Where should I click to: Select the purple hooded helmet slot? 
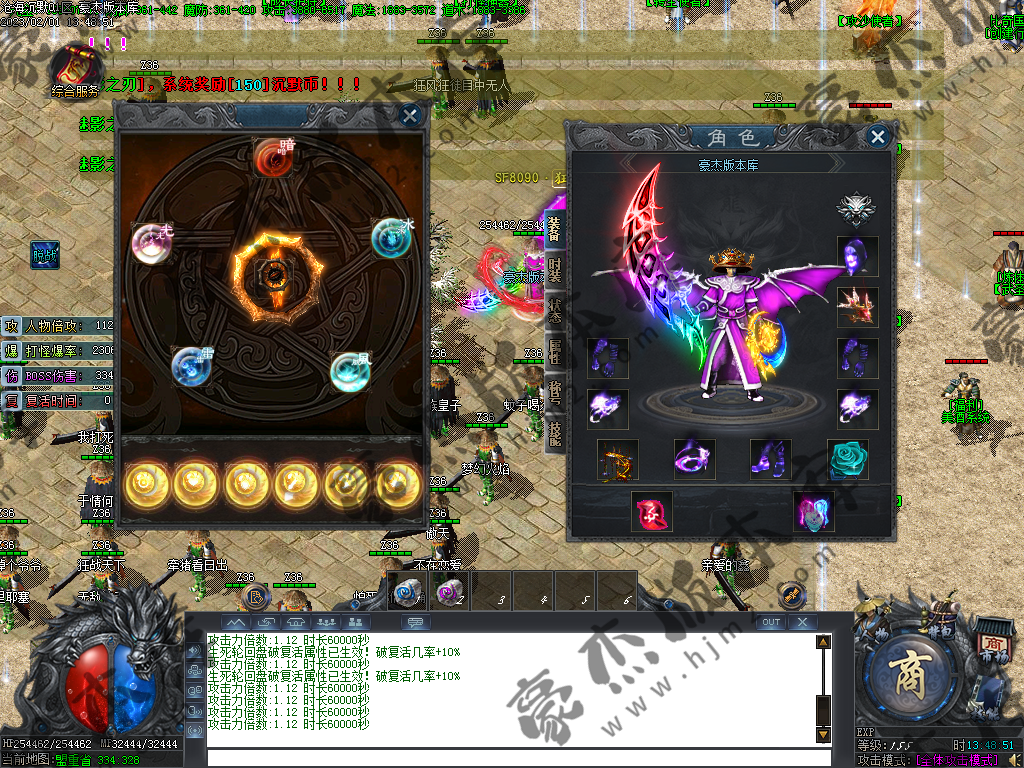point(857,257)
